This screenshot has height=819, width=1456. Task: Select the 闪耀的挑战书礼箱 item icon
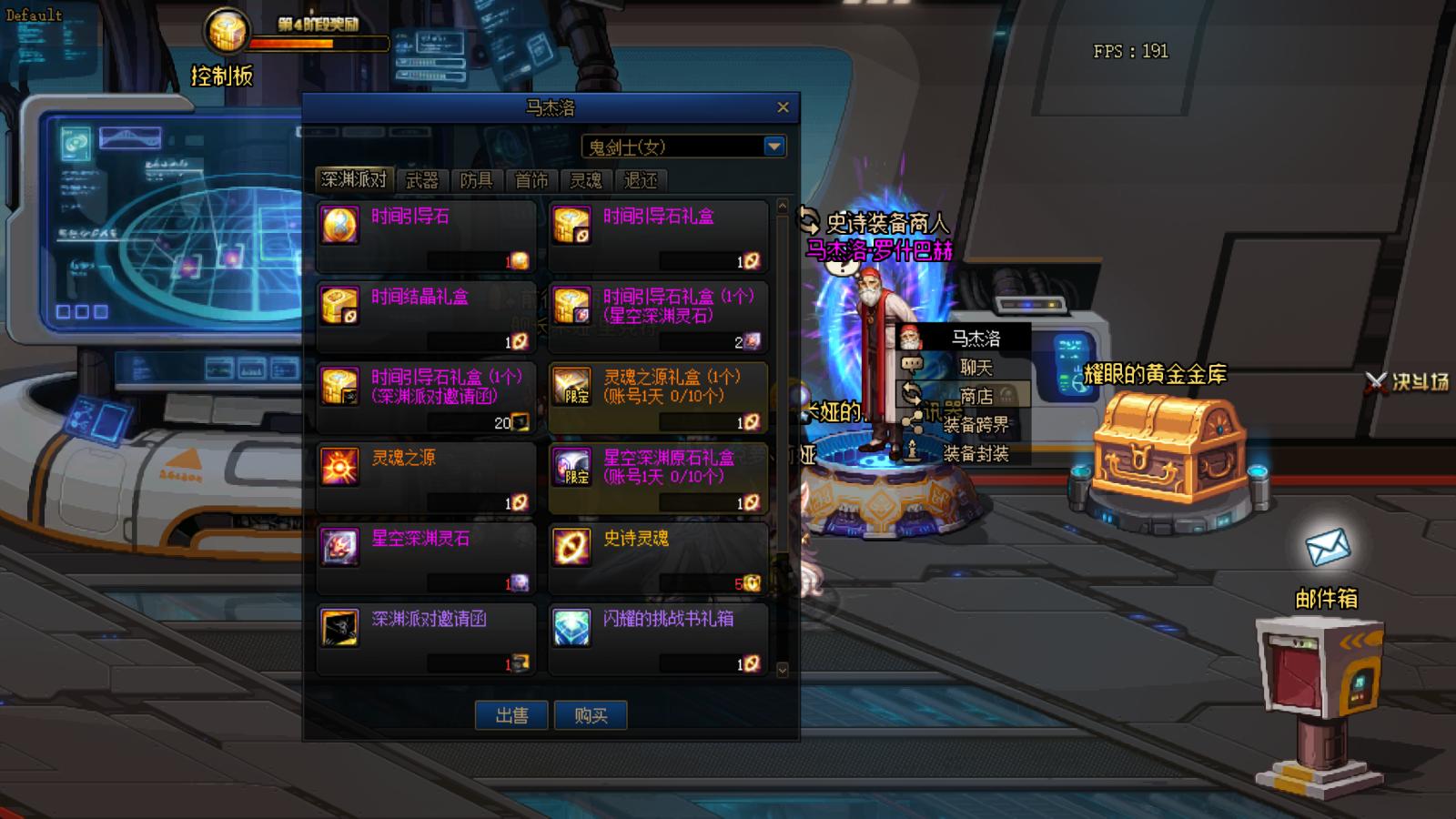(571, 628)
